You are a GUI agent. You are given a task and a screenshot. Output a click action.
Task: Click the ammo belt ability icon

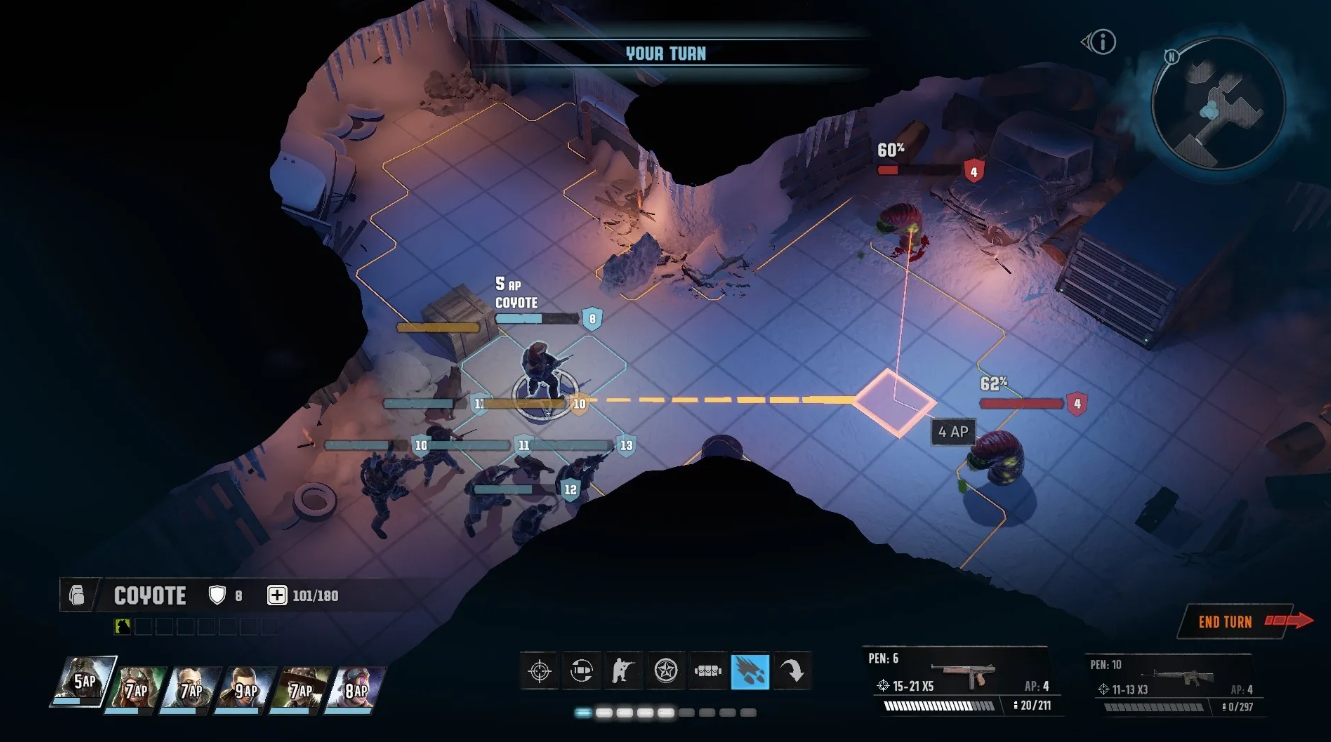[x=708, y=672]
